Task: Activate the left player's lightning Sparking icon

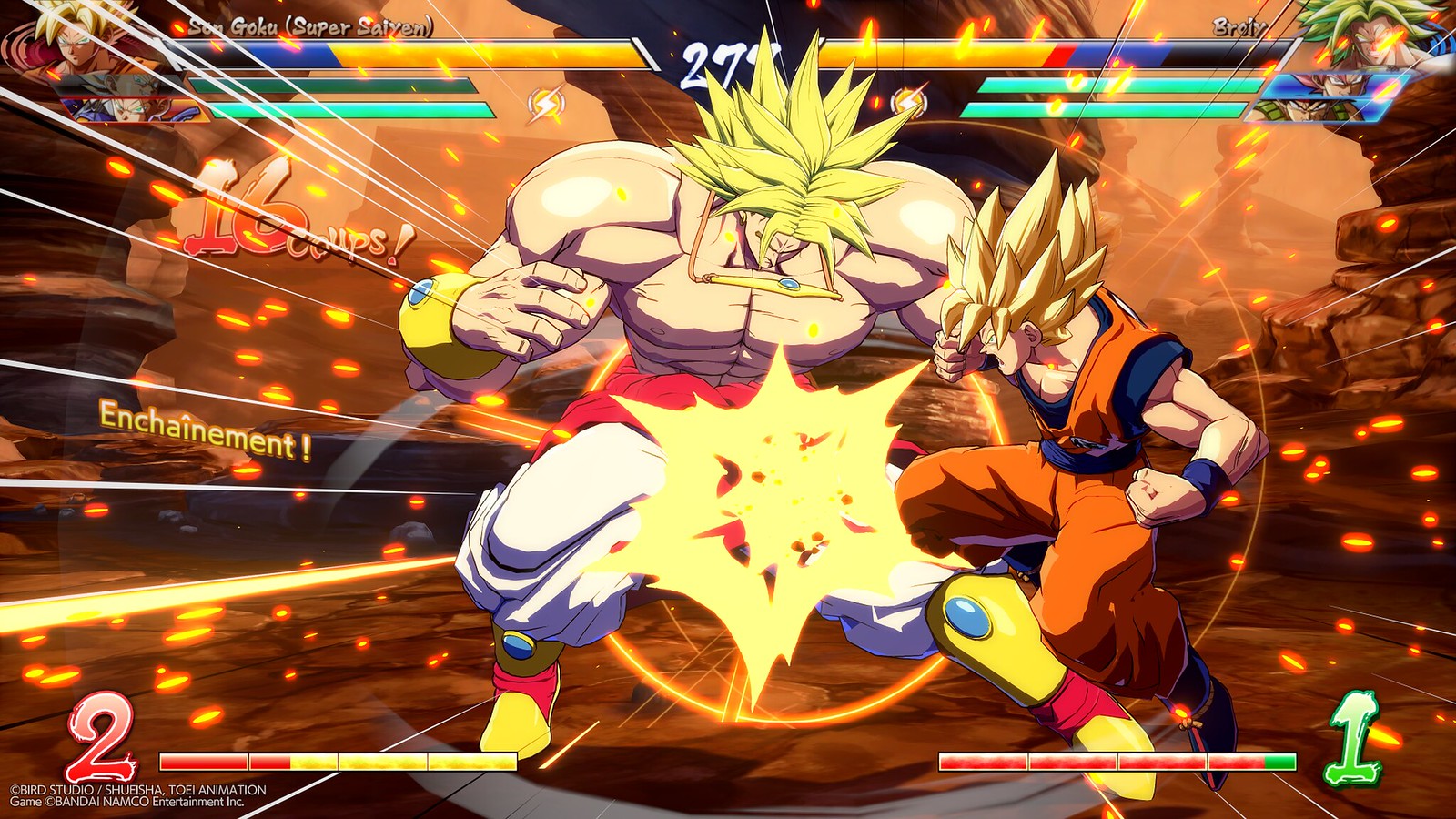Action: (545, 105)
